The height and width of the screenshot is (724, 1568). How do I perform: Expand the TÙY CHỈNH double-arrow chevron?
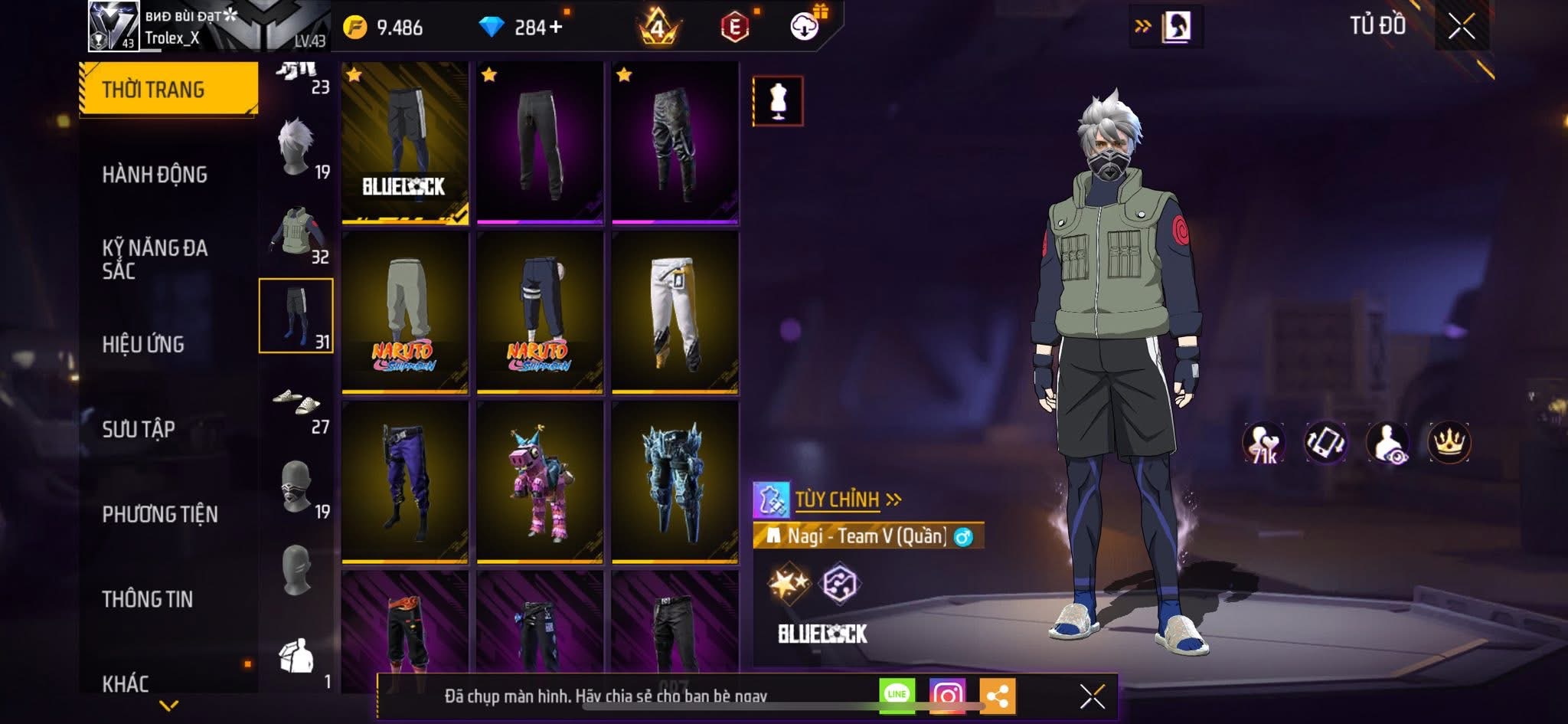pyautogui.click(x=890, y=497)
